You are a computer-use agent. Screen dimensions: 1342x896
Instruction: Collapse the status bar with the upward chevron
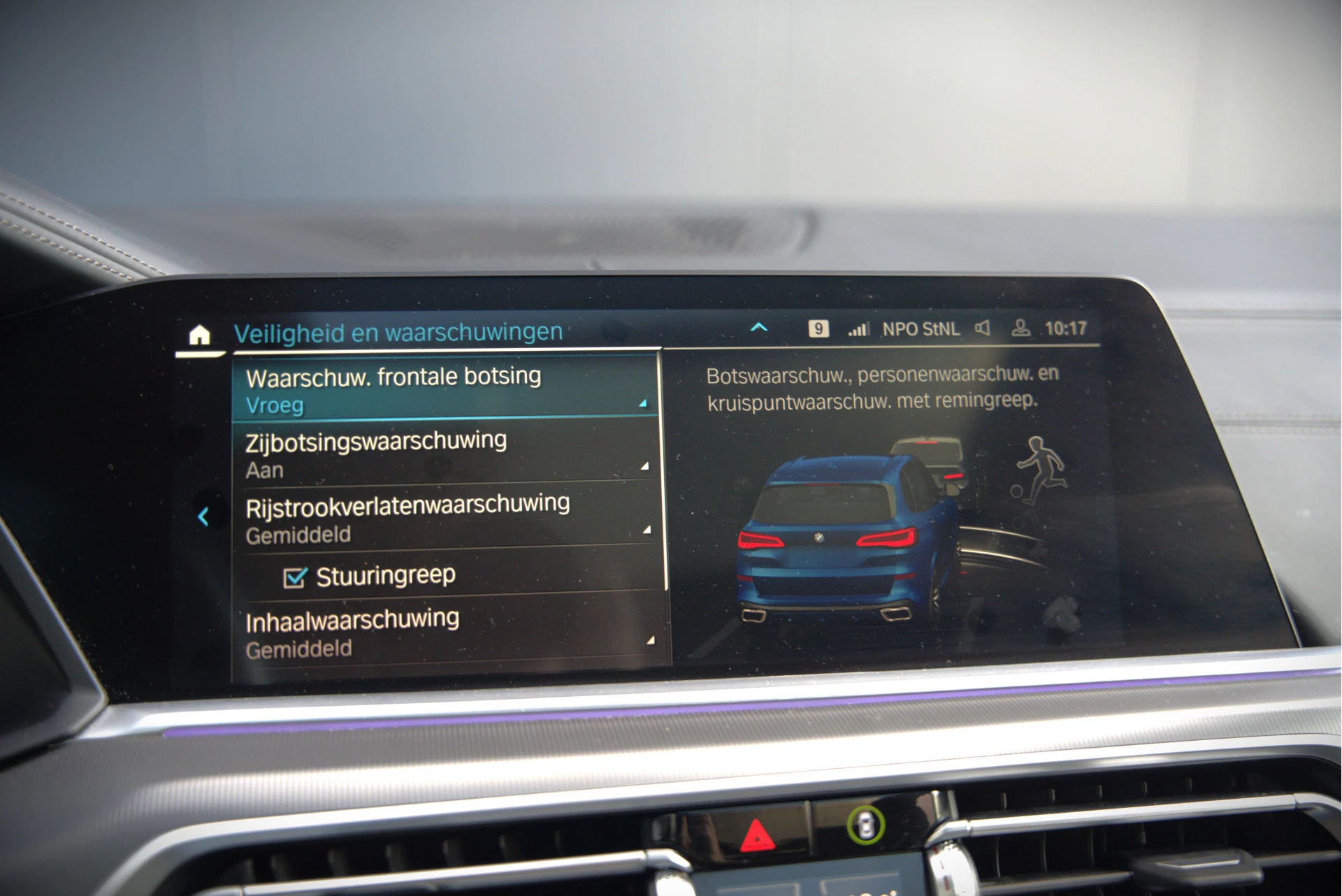[x=759, y=326]
